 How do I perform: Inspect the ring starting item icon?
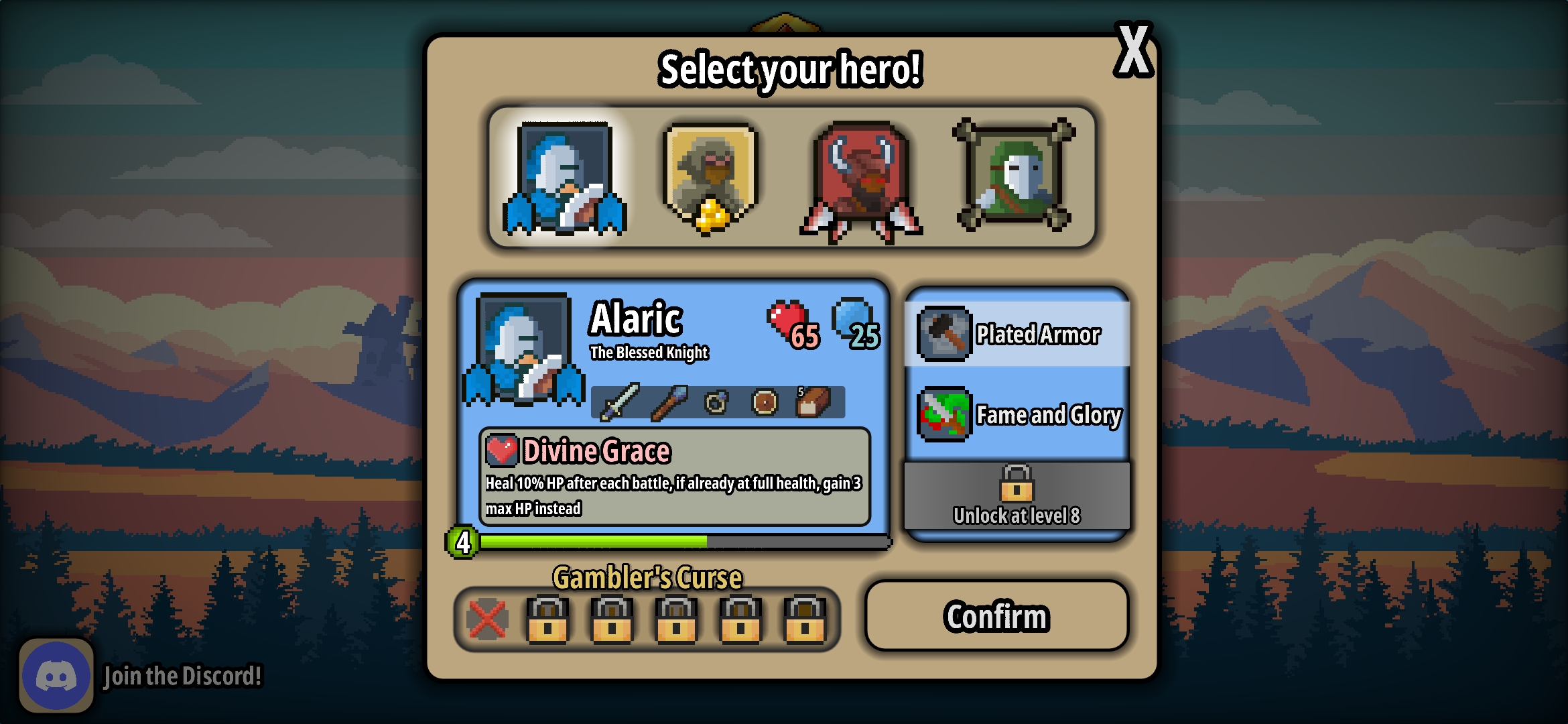[x=716, y=403]
